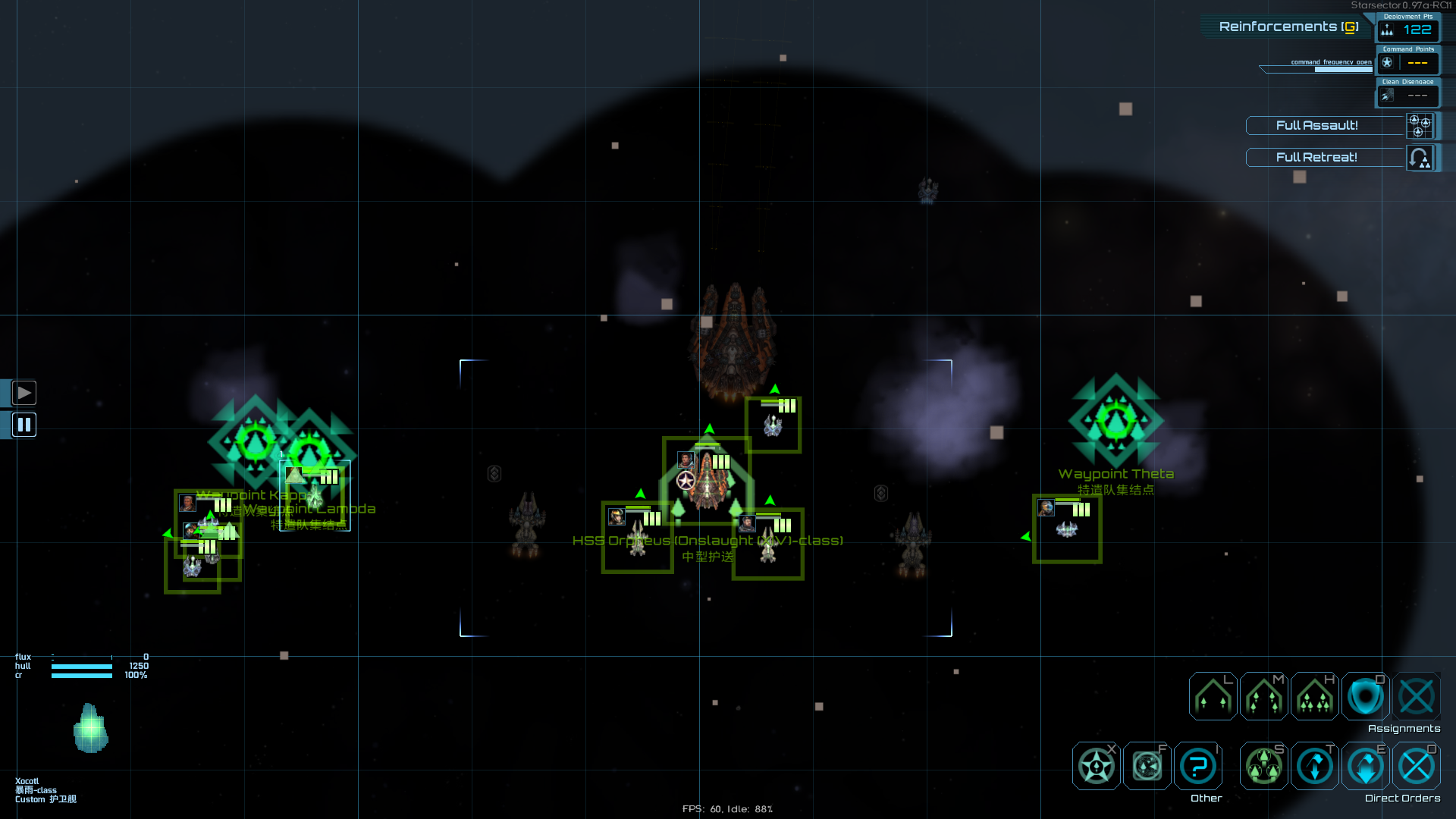Select the Light Escort assignment (L)
1456x819 pixels.
click(x=1211, y=696)
